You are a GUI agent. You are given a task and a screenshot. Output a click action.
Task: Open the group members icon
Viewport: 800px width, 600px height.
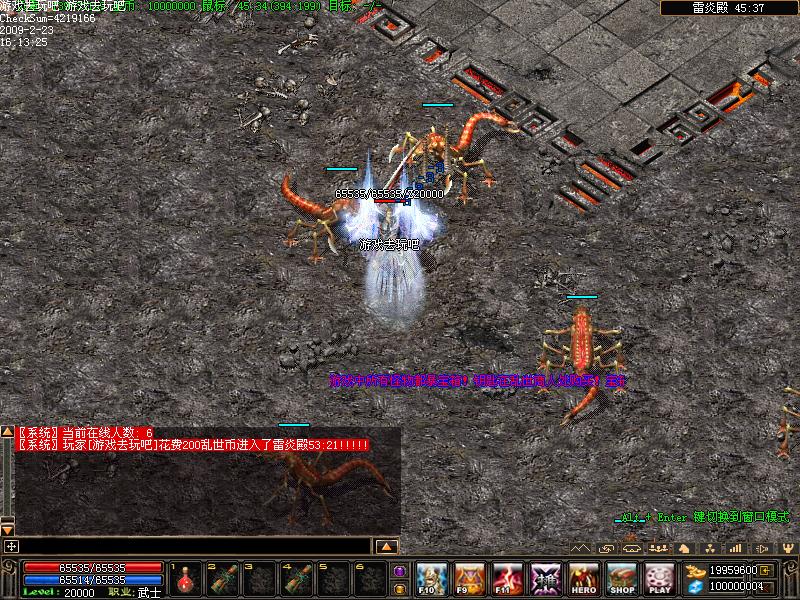point(657,547)
